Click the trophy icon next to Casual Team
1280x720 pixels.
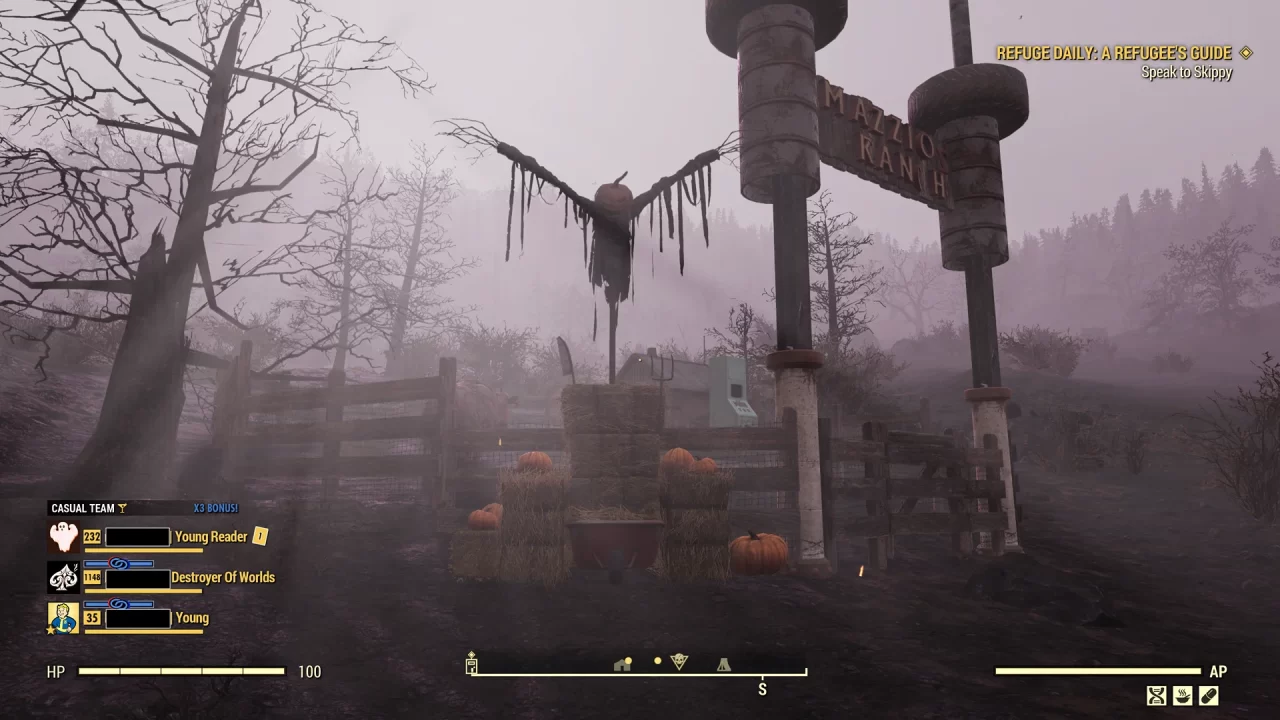122,507
